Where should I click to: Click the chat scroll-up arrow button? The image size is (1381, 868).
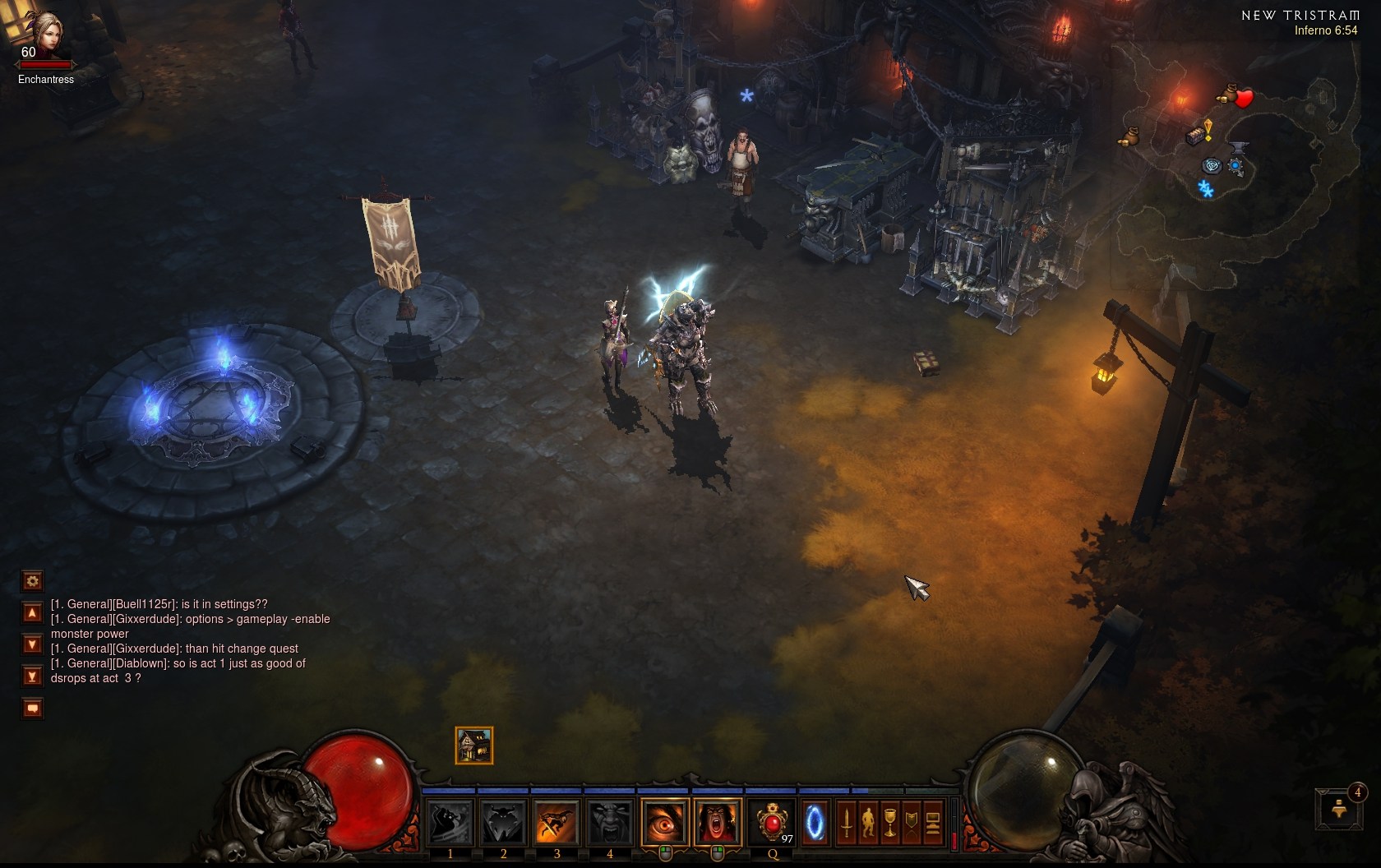(32, 612)
